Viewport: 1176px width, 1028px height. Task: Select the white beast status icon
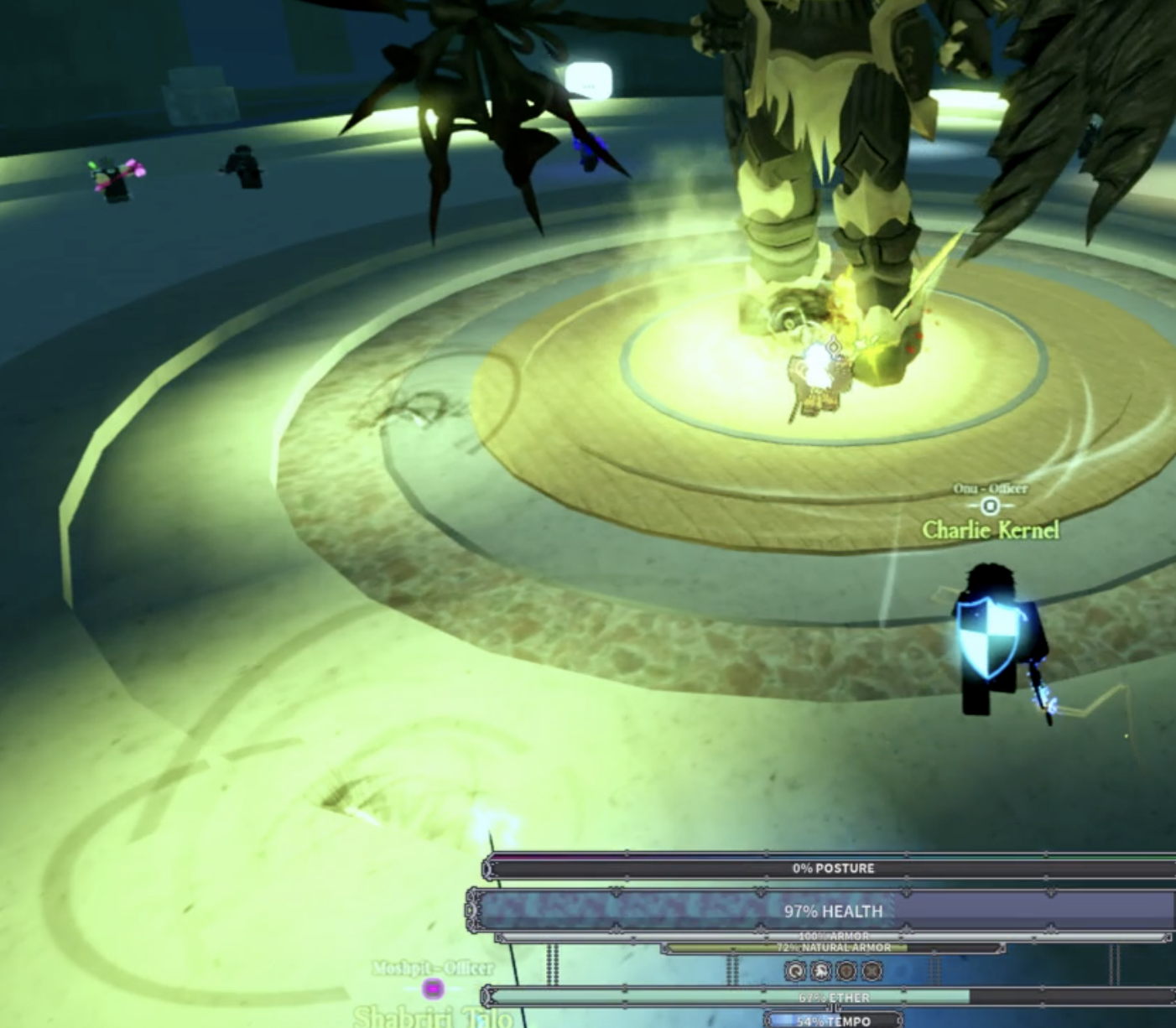coord(821,971)
